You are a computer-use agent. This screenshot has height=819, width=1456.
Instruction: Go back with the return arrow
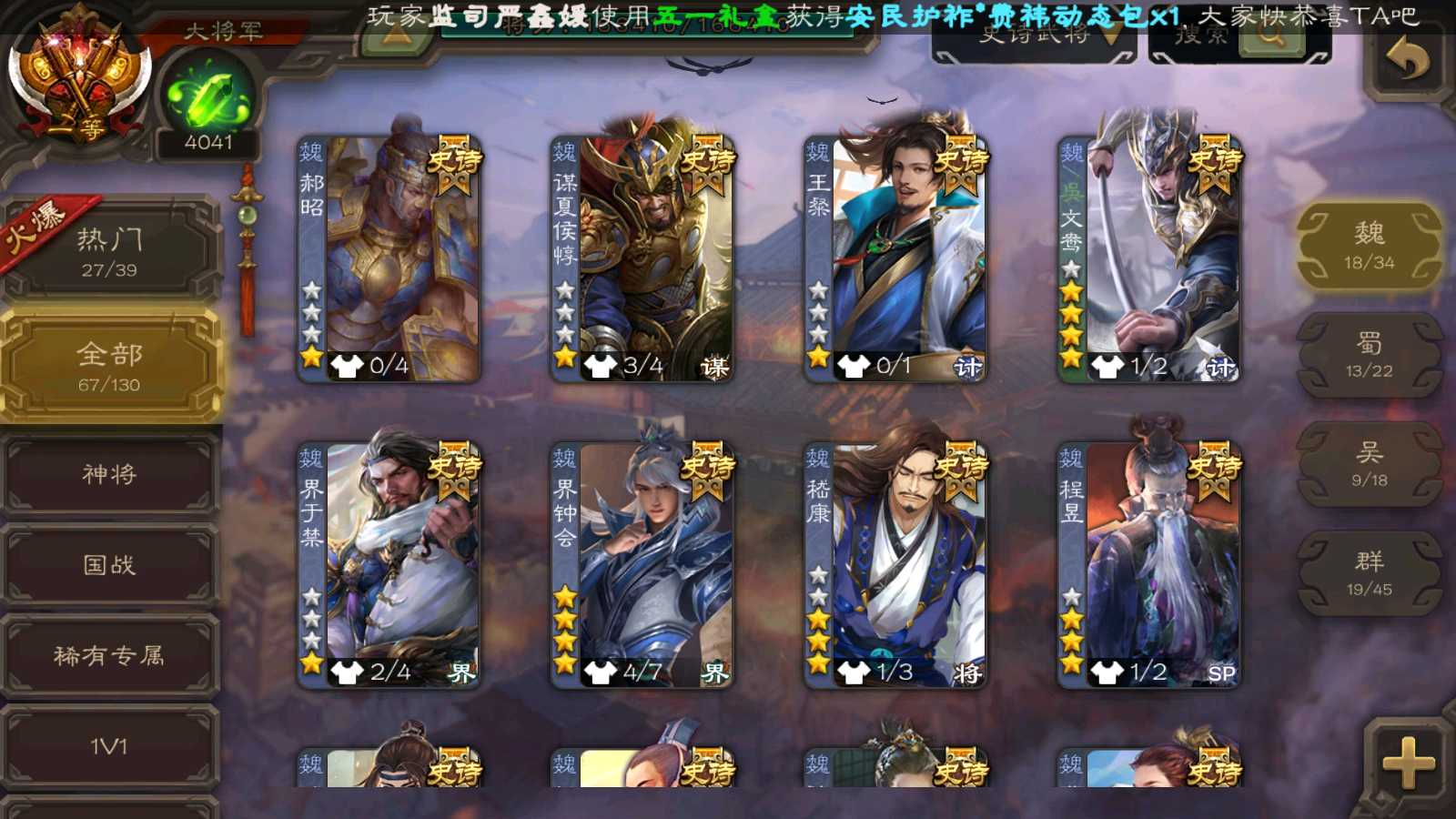[1407, 61]
